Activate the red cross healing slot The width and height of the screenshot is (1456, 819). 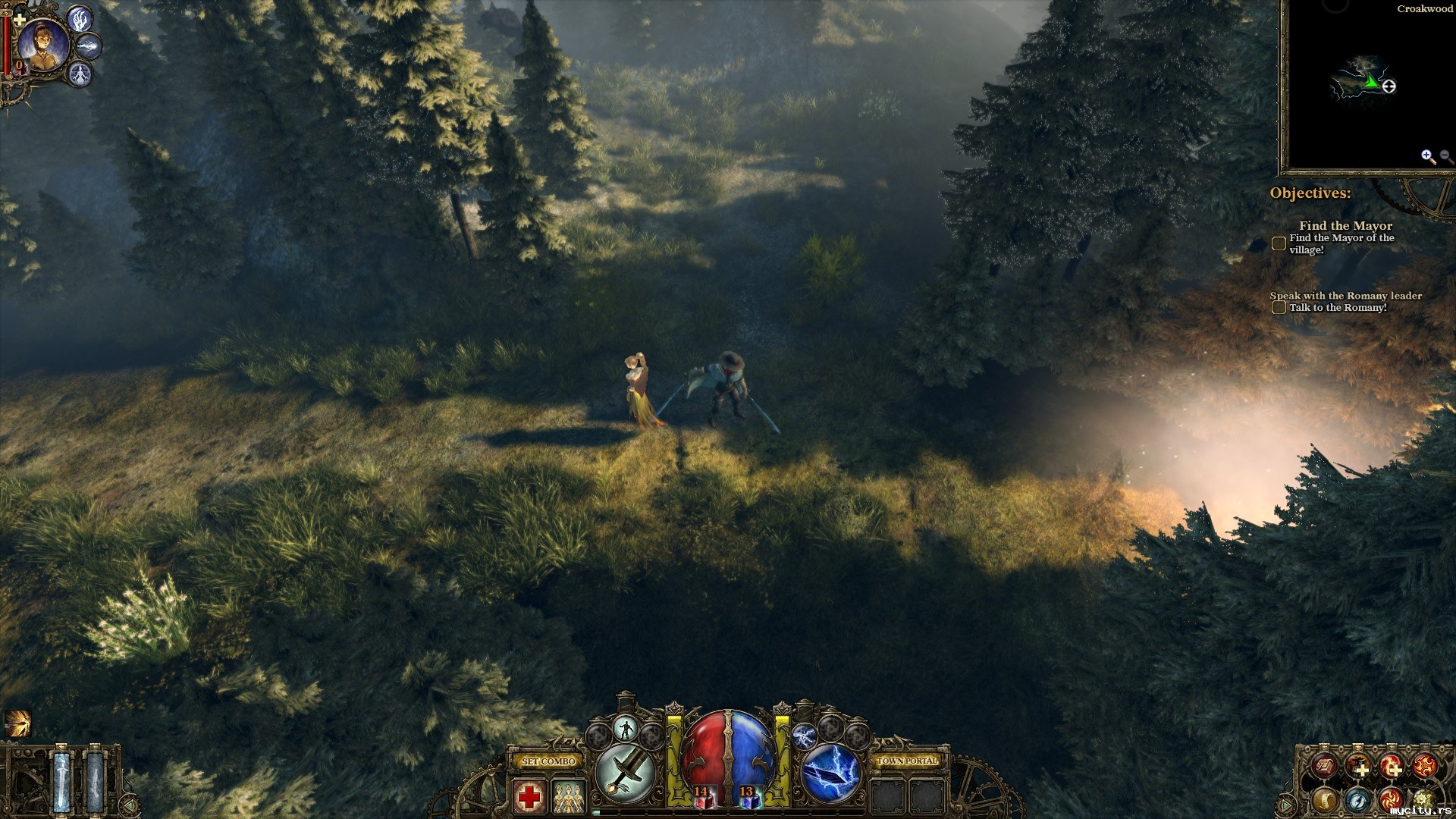coord(529,796)
